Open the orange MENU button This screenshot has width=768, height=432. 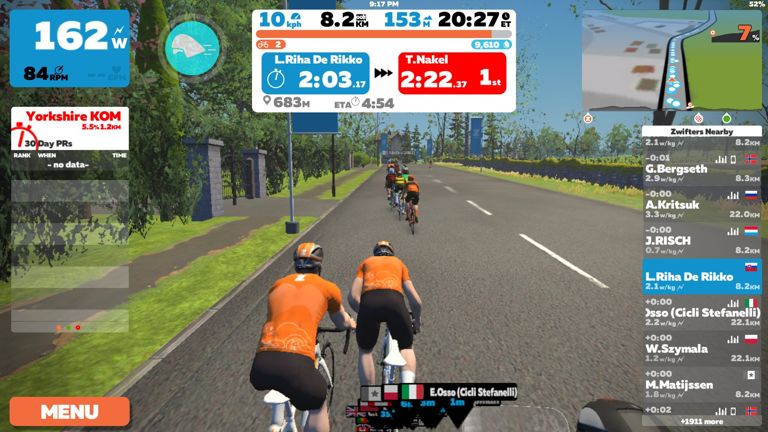[70, 411]
